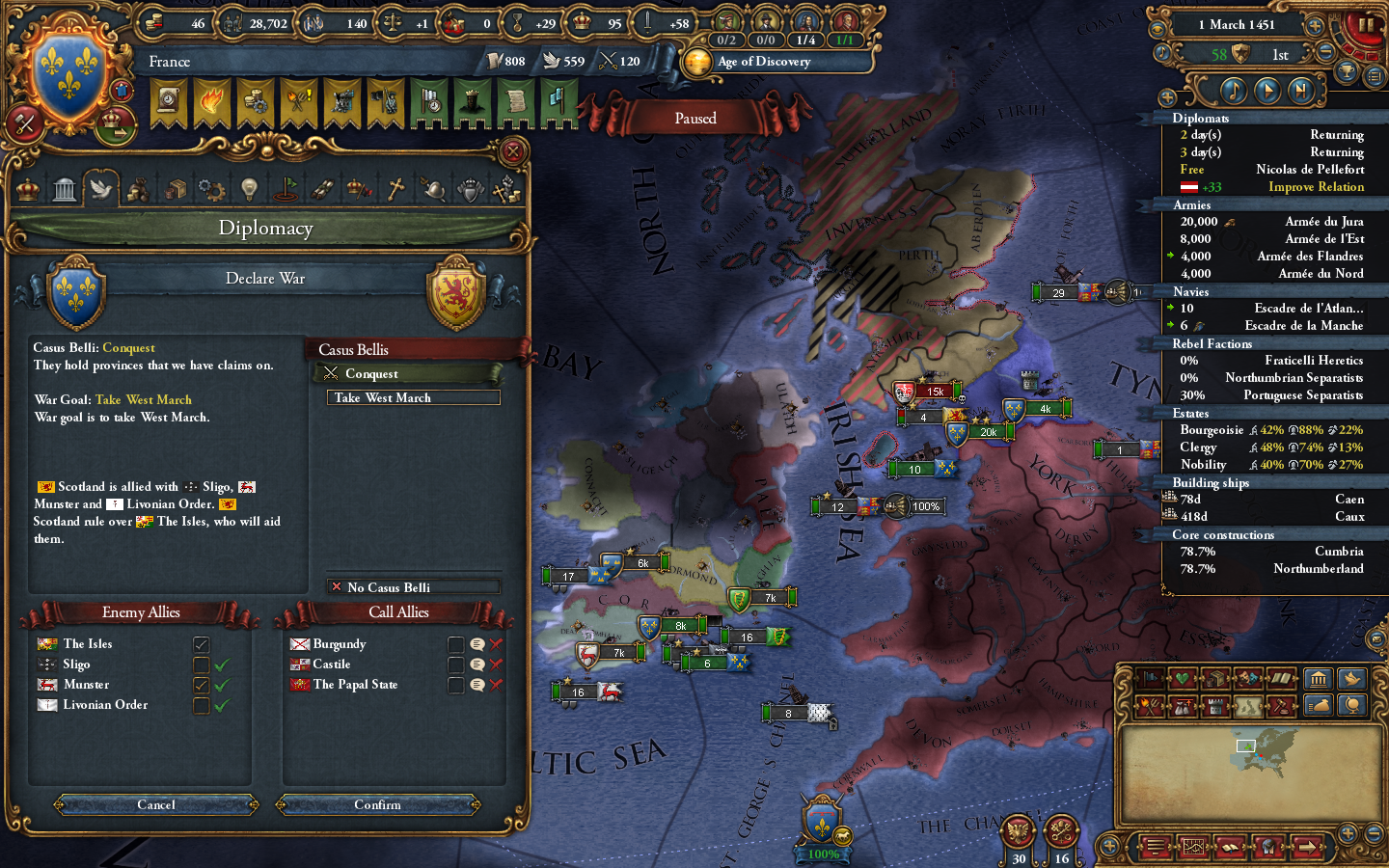
Task: Open the Technology tab with gears icon
Action: [x=211, y=189]
